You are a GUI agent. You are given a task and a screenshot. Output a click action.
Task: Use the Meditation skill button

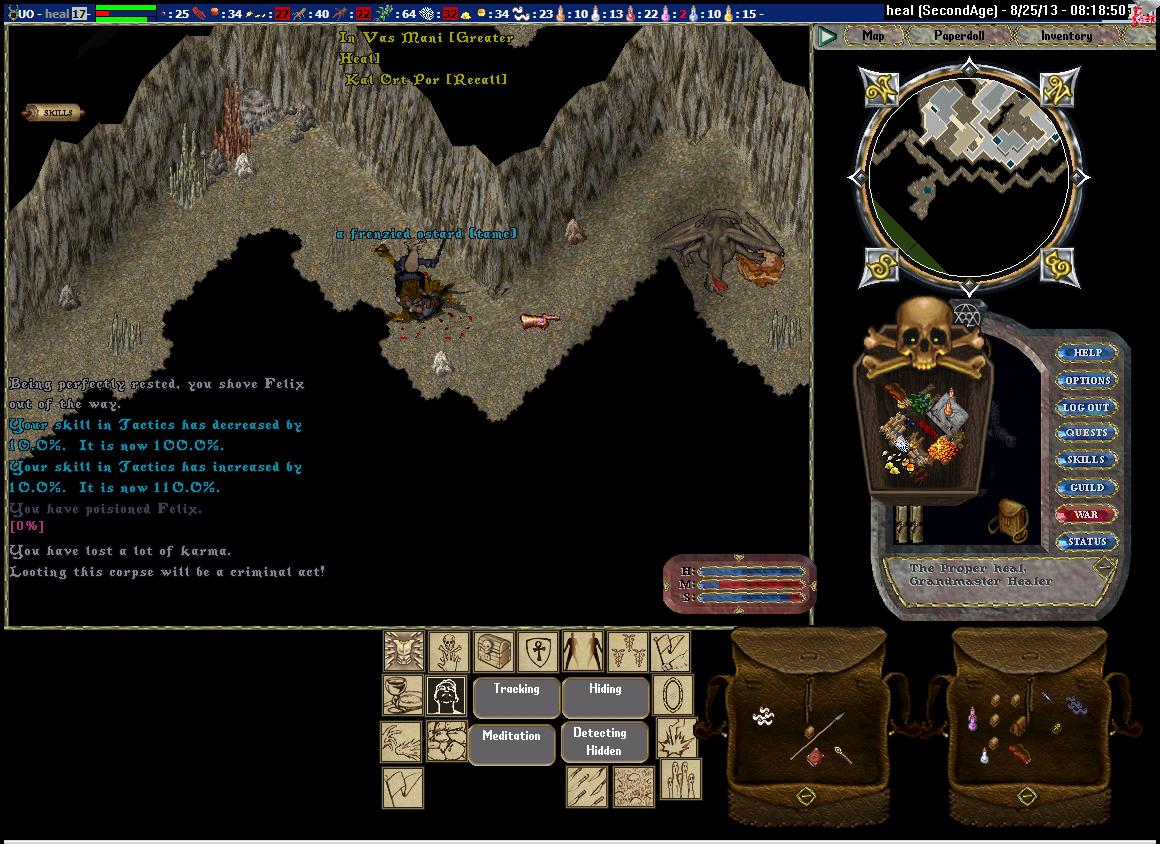[x=511, y=744]
